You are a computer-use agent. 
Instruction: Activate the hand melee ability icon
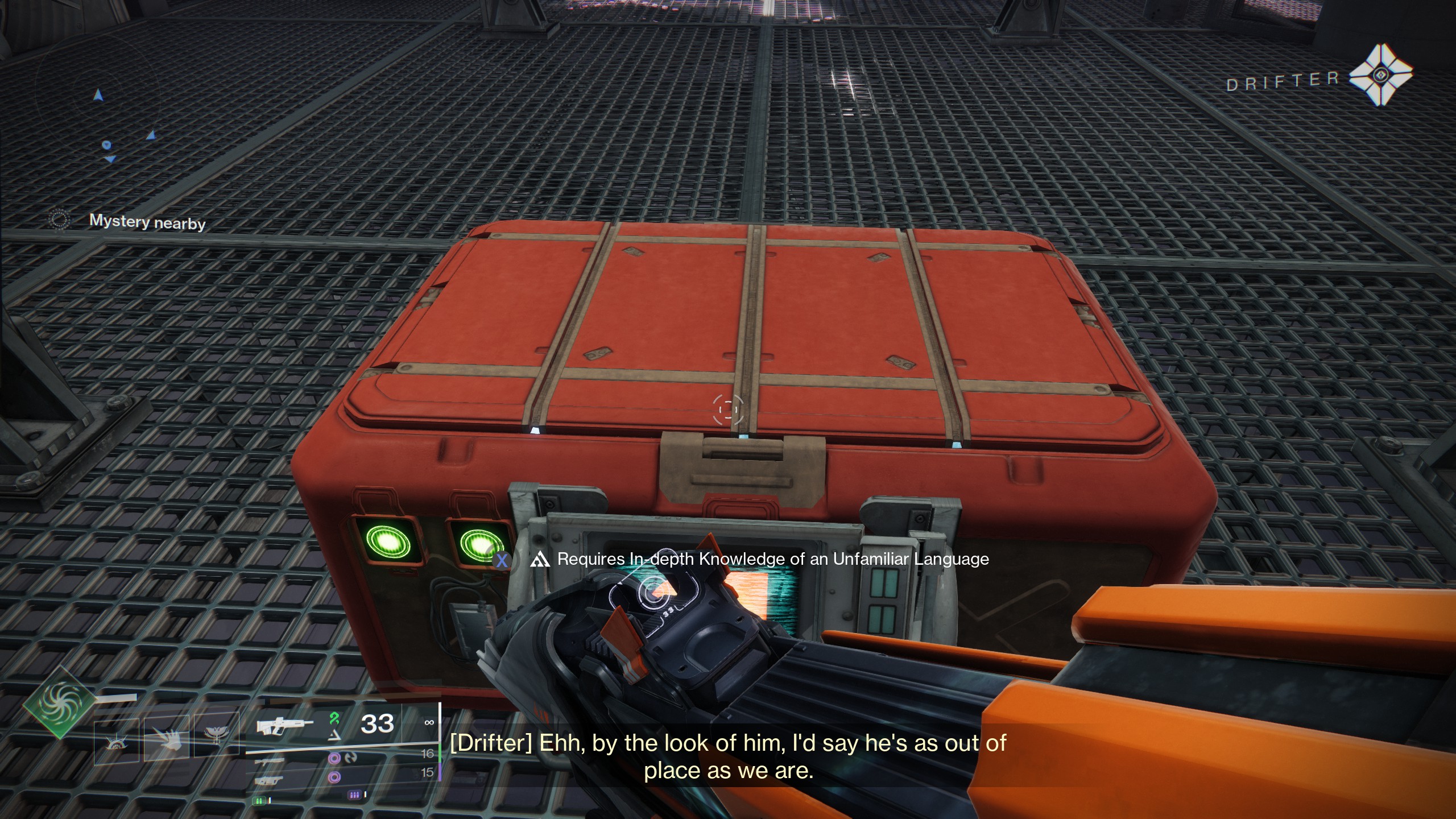tap(166, 740)
